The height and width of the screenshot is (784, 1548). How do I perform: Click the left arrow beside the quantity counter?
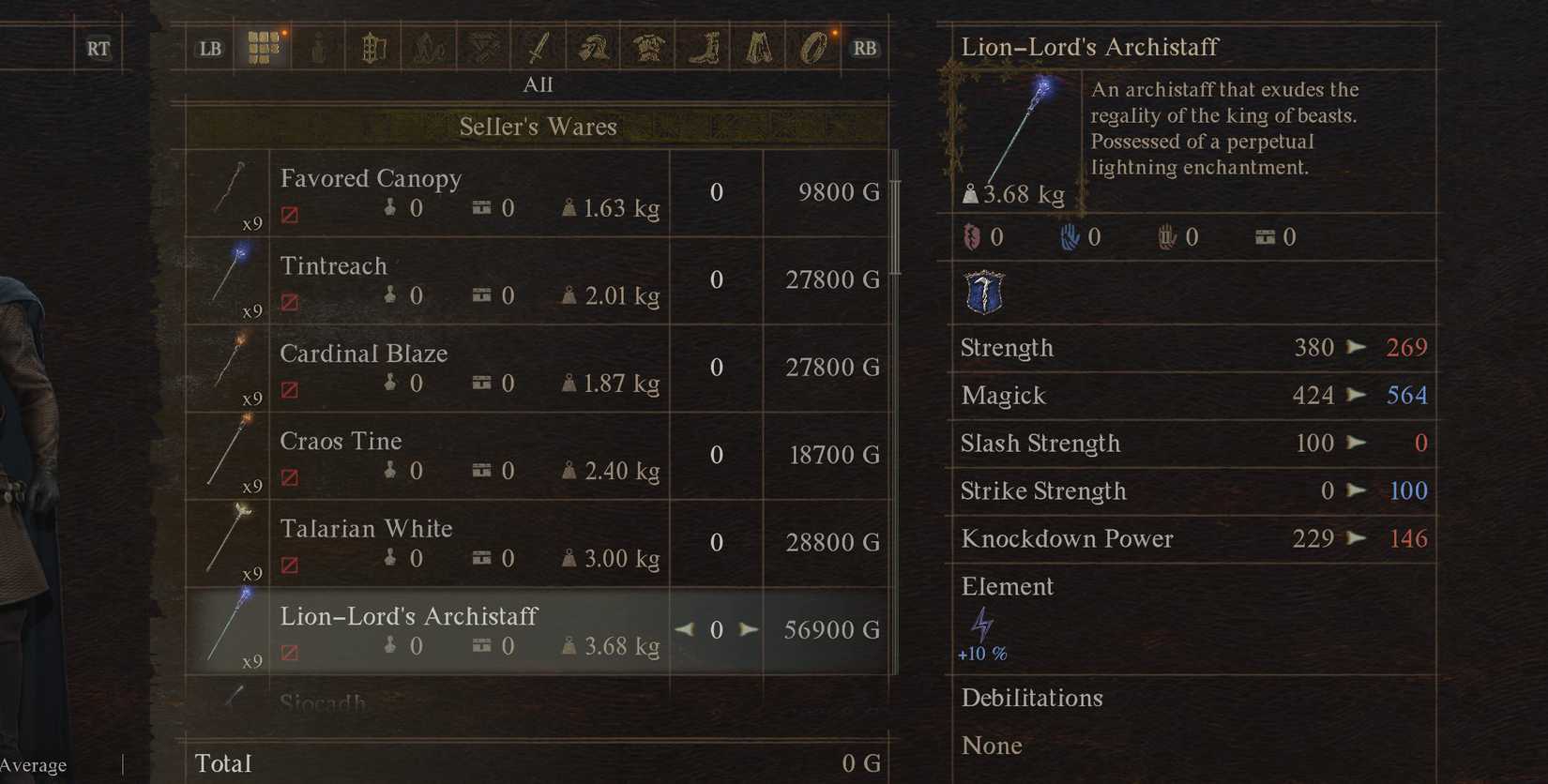click(685, 629)
